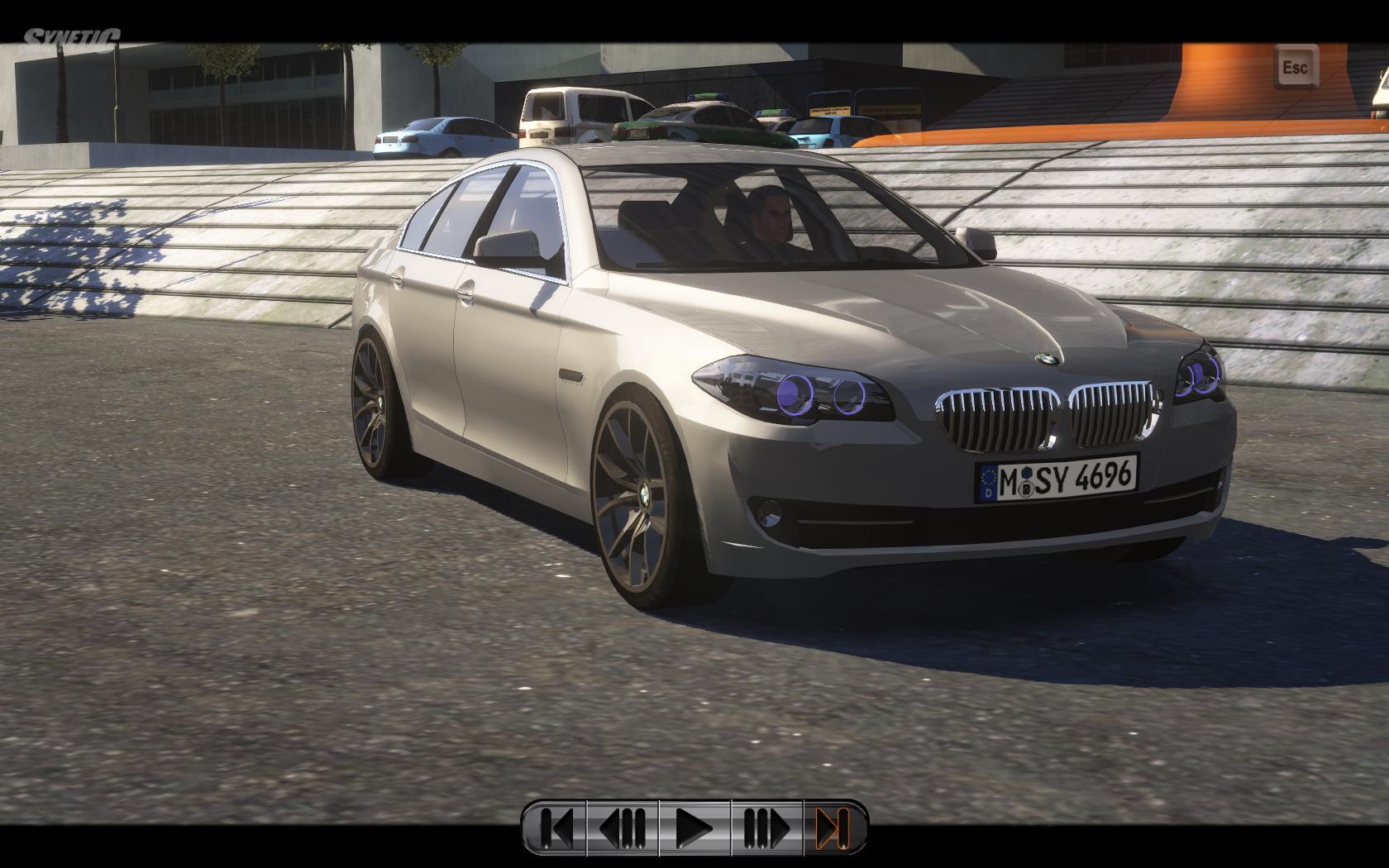Skip to the end of the replay
This screenshot has width=1389, height=868.
click(x=833, y=827)
